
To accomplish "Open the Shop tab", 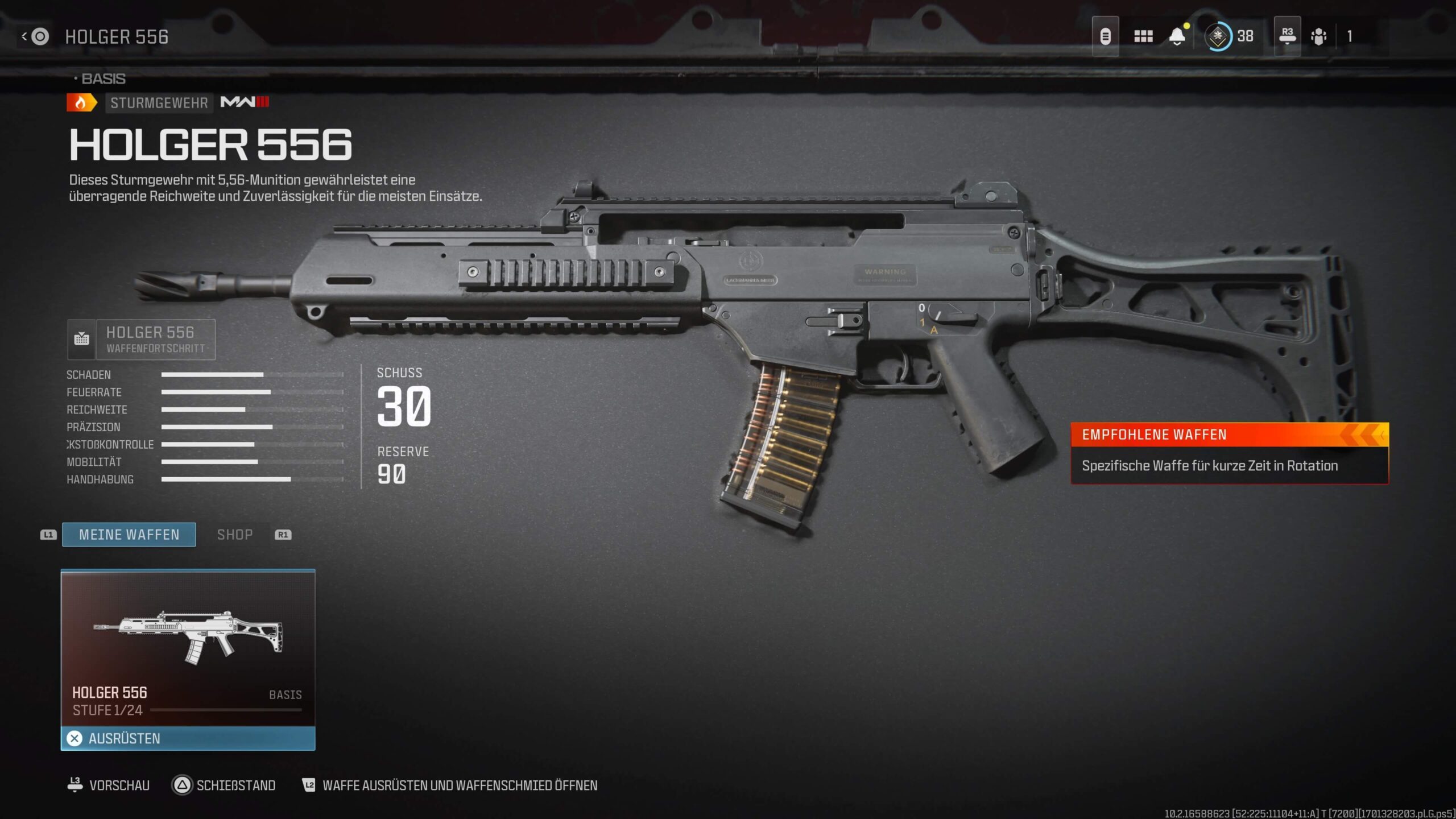I will 235,535.
